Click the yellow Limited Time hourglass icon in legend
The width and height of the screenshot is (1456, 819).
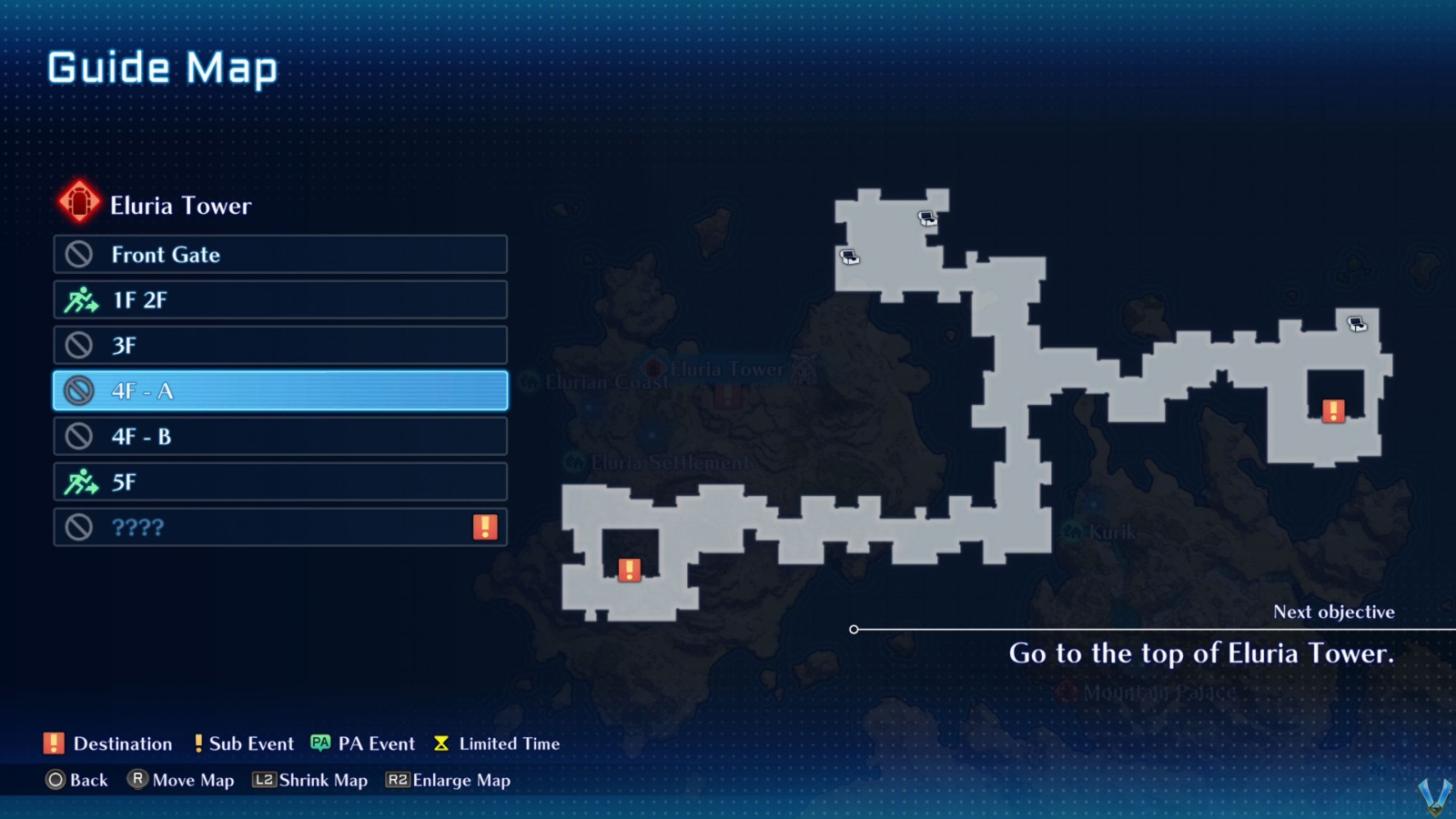(440, 743)
